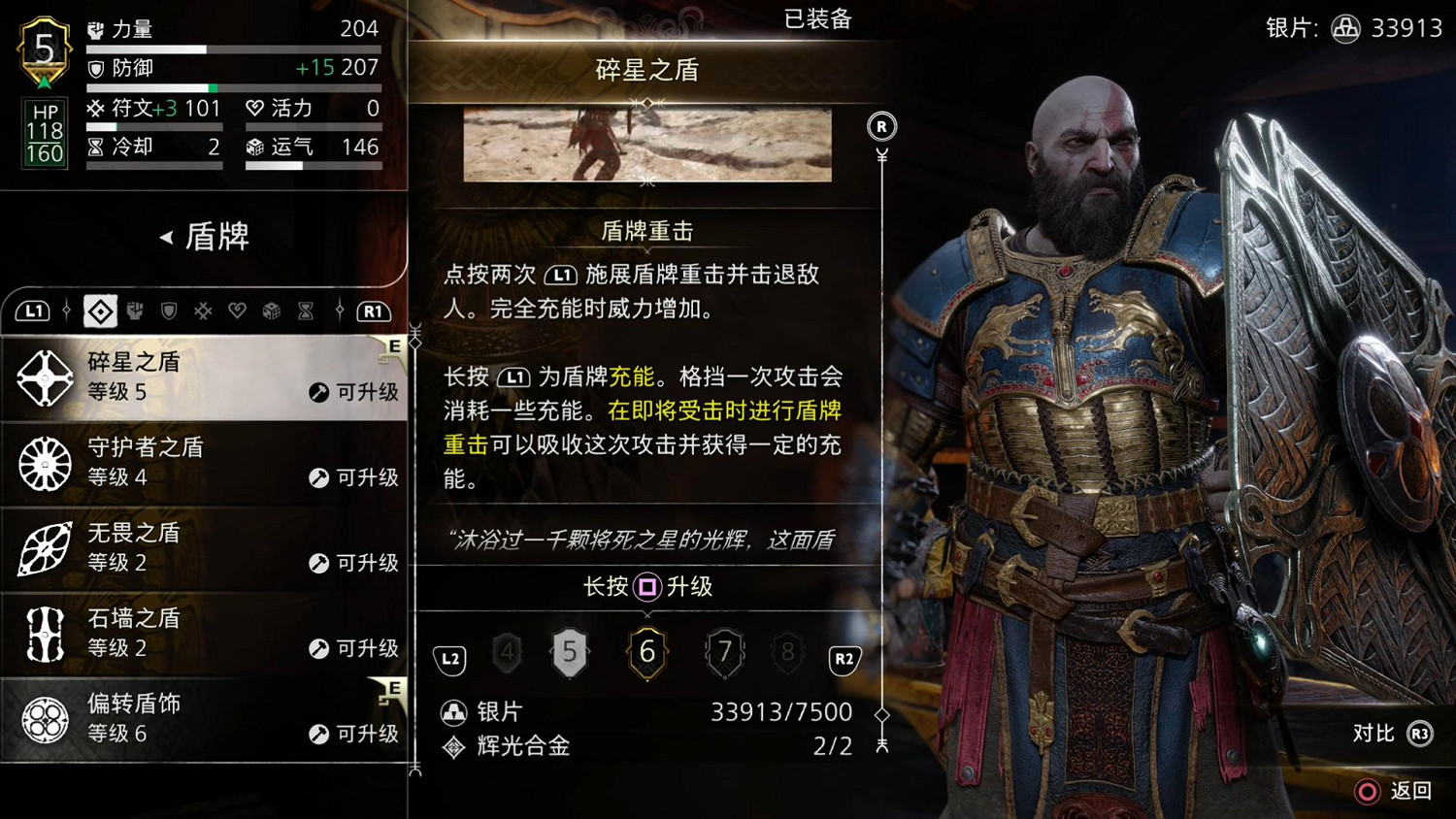Select the level 6 upgrade tier node
This screenshot has width=1456, height=819.
[x=646, y=653]
